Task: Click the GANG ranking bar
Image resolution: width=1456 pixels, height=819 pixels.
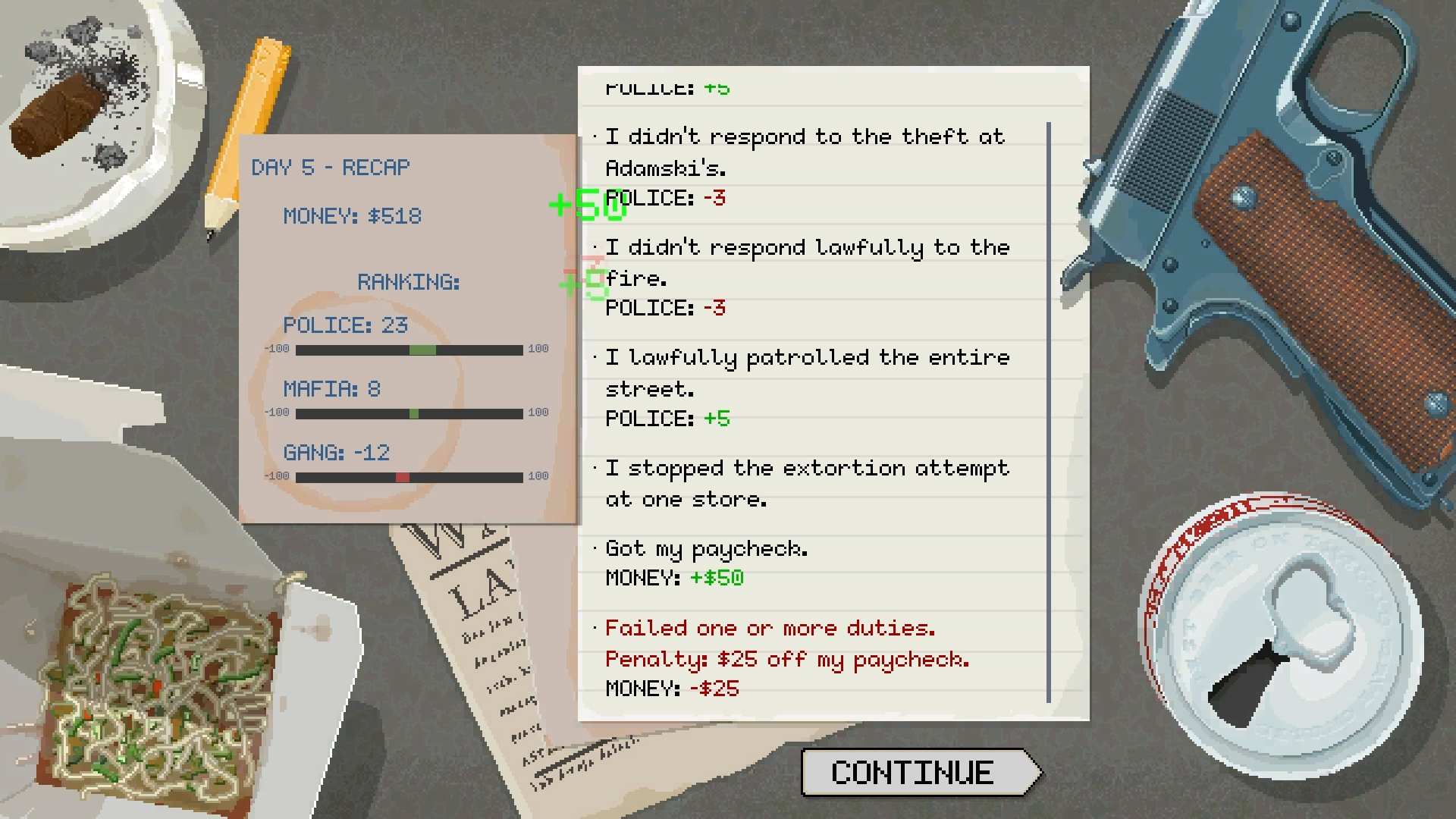Action: coord(409,477)
